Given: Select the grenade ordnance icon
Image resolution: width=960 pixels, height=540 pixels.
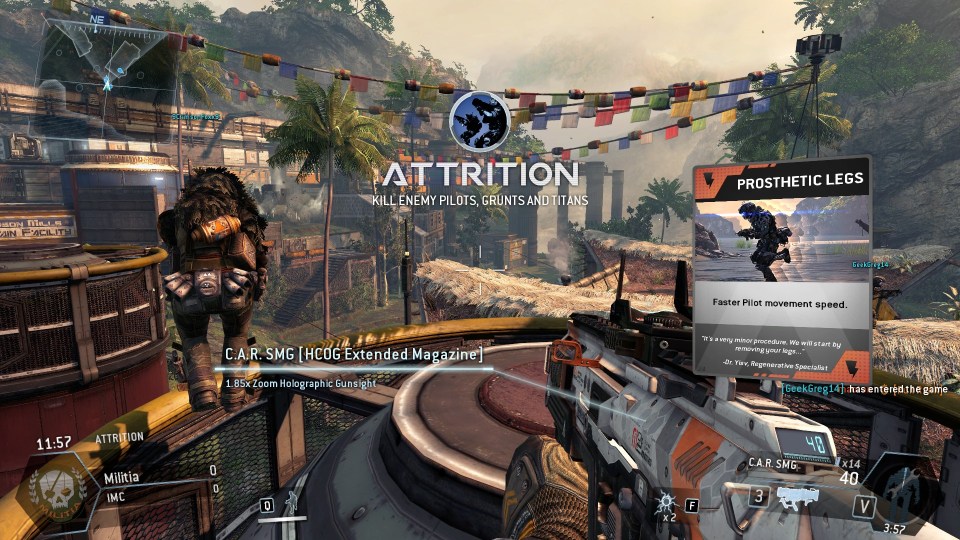Looking at the screenshot, I should (663, 500).
